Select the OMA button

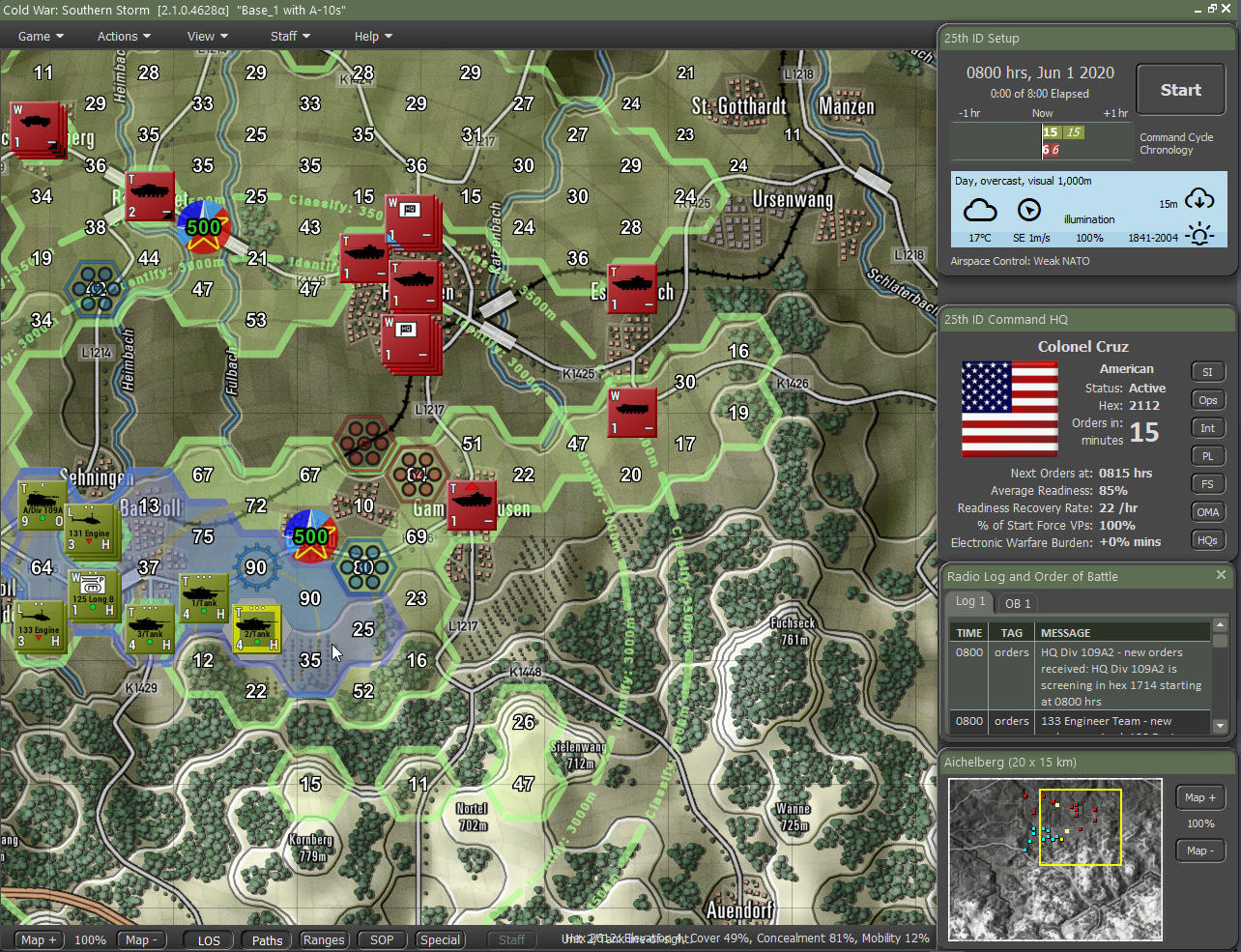click(x=1207, y=511)
